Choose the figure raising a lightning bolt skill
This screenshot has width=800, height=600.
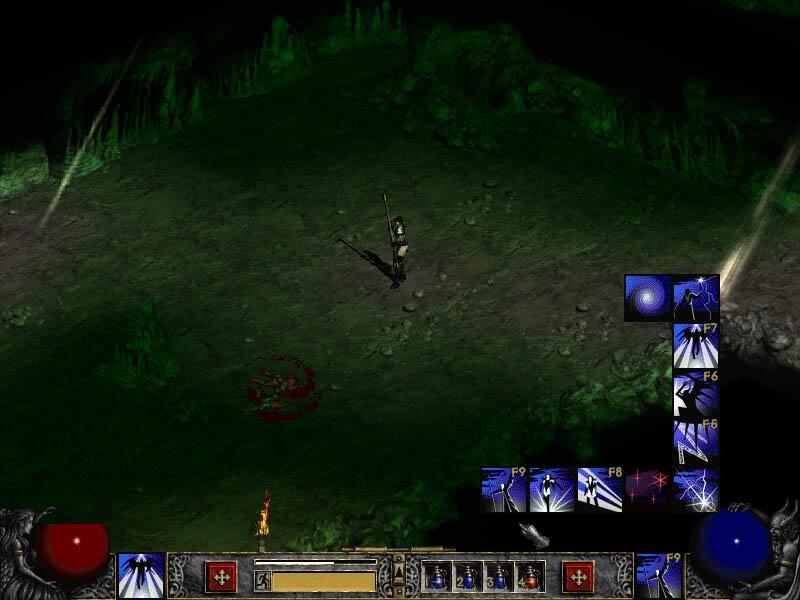click(x=696, y=298)
